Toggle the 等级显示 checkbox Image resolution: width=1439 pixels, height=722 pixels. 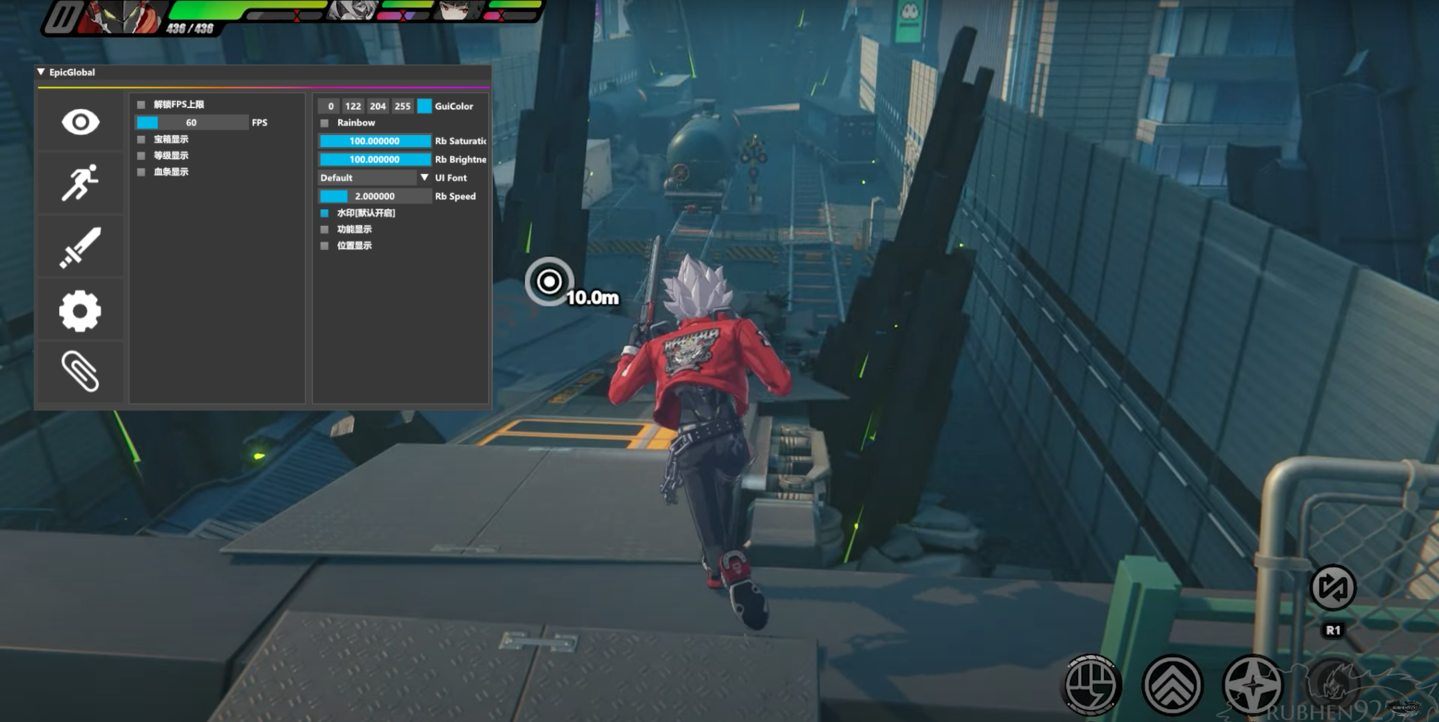click(141, 156)
